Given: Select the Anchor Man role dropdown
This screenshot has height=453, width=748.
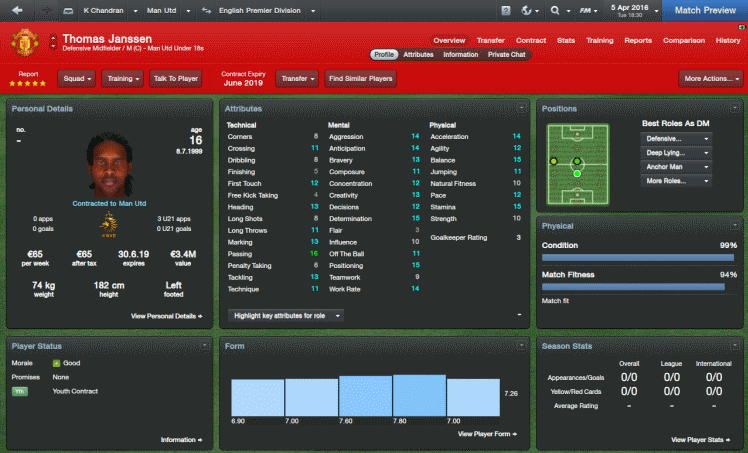Looking at the screenshot, I should click(x=676, y=167).
